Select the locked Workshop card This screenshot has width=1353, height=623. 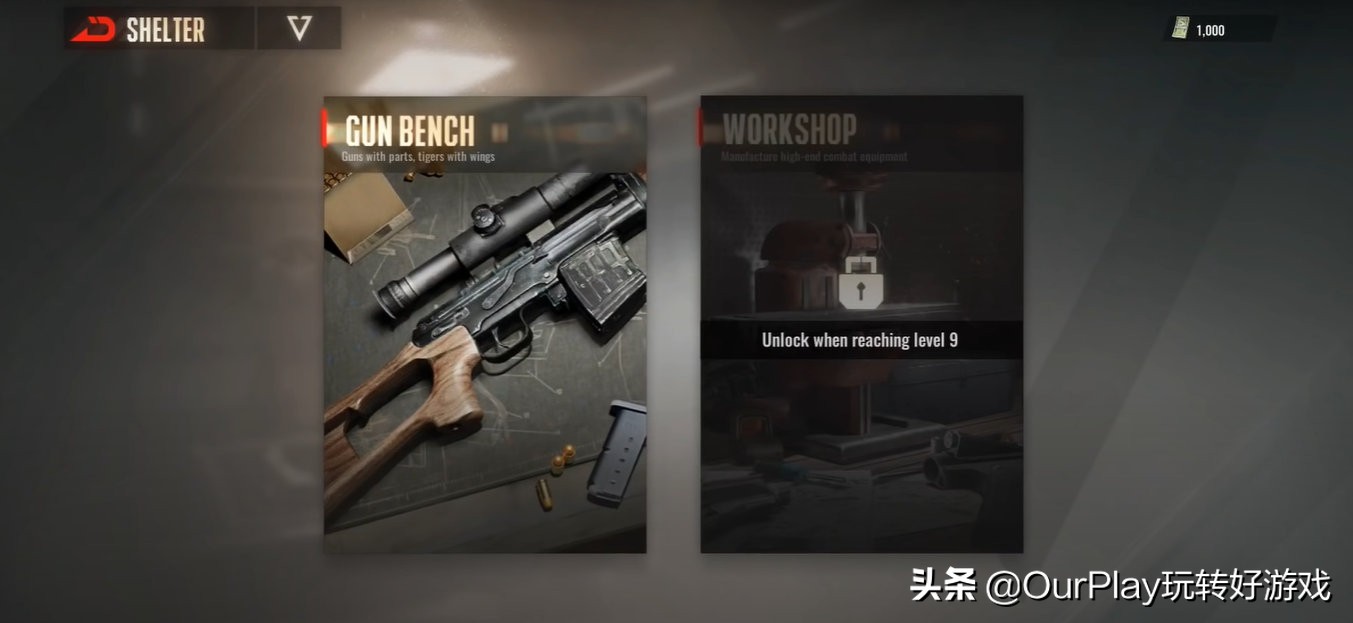[x=861, y=325]
